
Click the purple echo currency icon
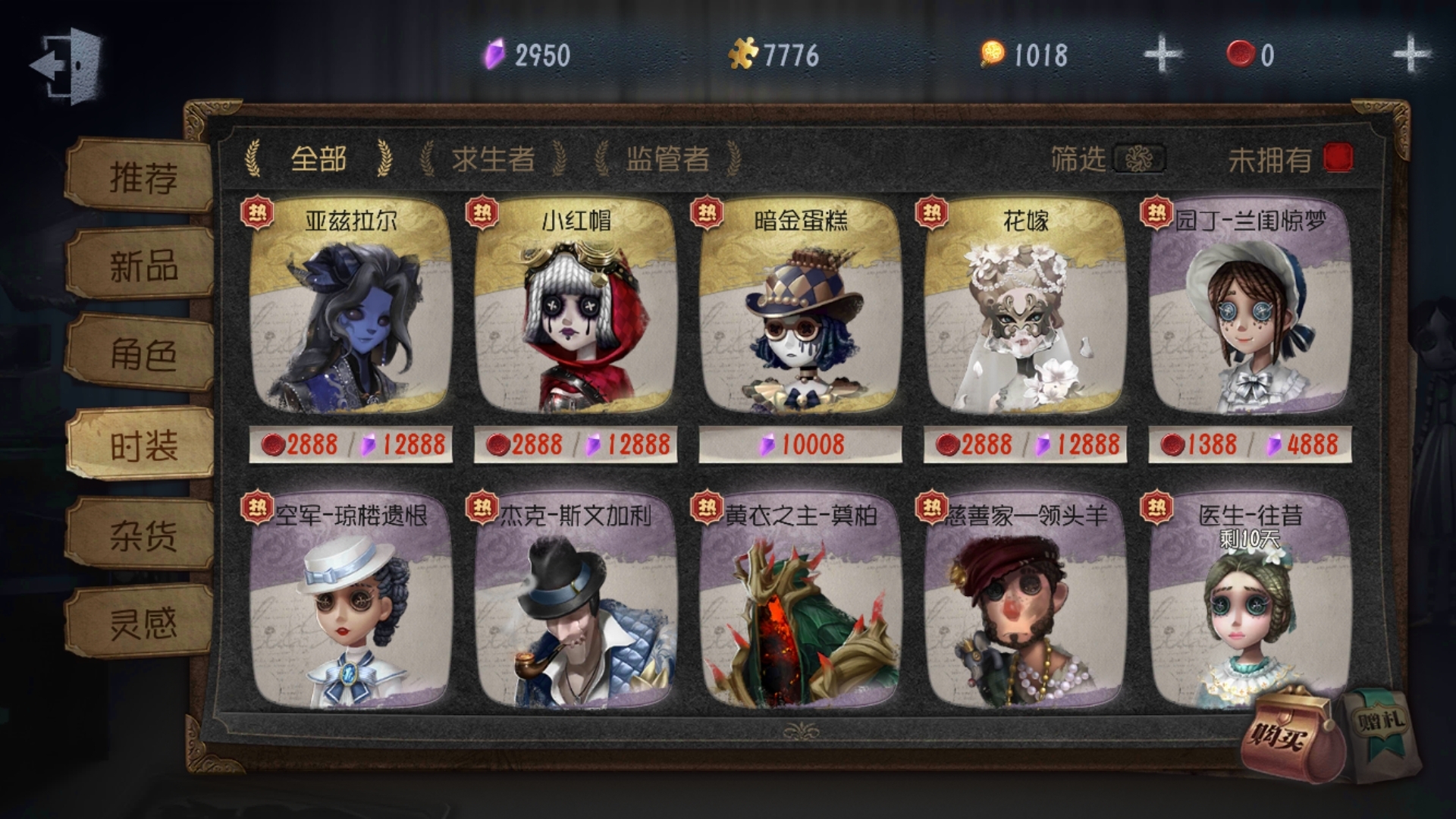[493, 52]
